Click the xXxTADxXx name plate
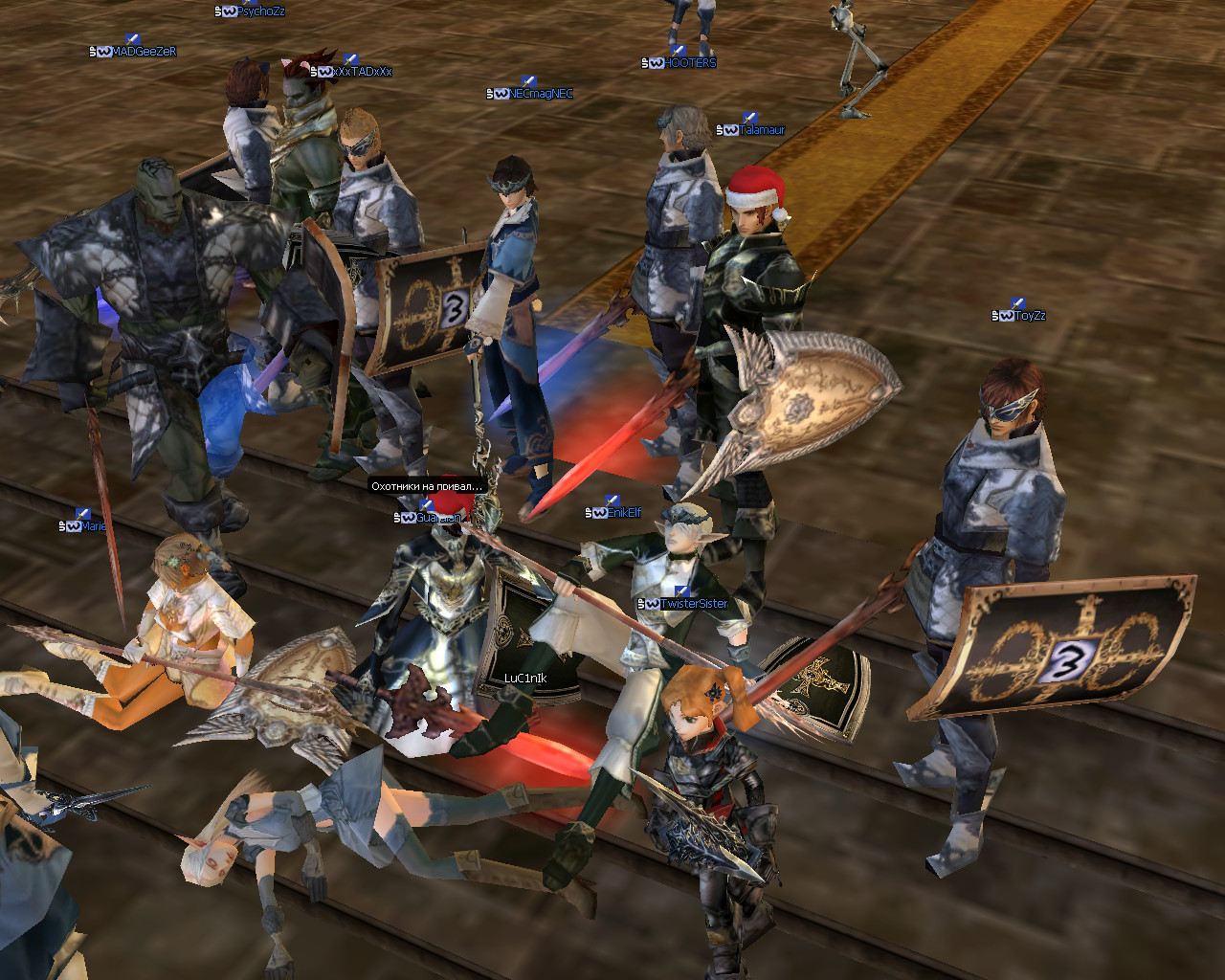Screen dimensions: 1225x980 click(361, 72)
